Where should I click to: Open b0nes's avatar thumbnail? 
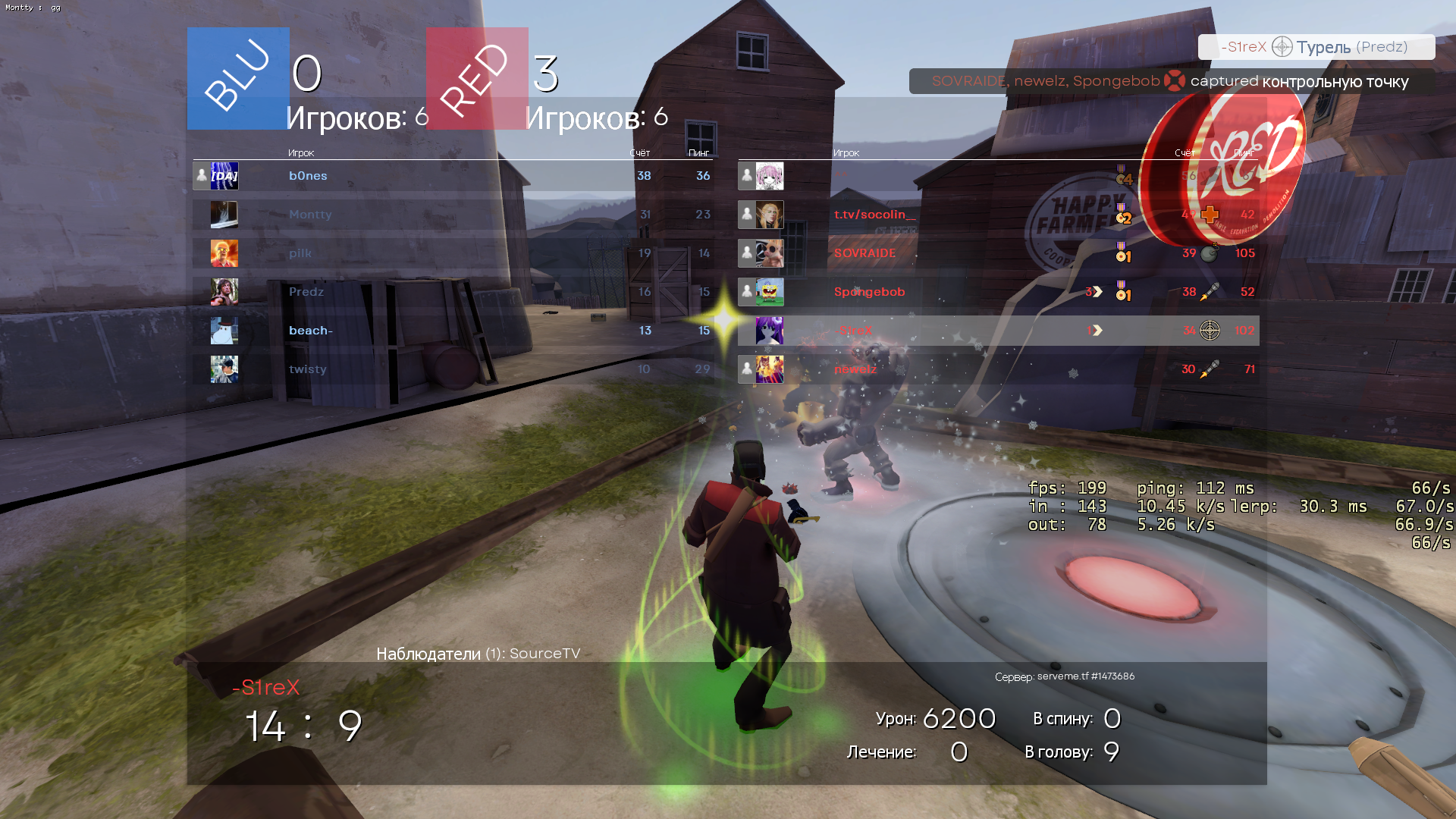tap(224, 176)
